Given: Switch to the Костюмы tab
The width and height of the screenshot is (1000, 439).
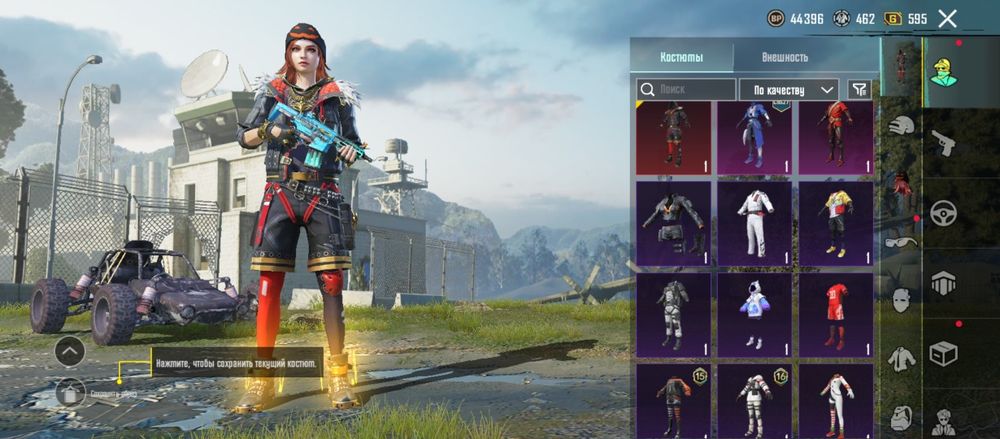Looking at the screenshot, I should 683,57.
